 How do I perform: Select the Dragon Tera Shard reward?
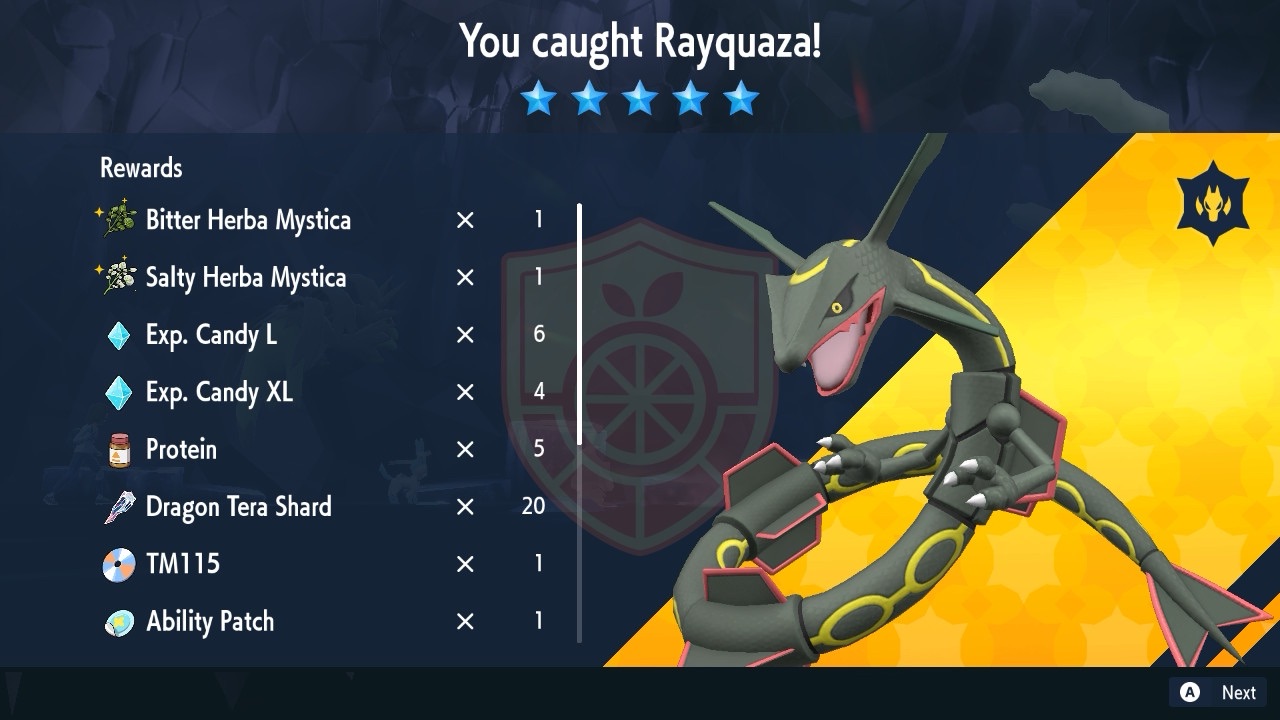(x=238, y=507)
